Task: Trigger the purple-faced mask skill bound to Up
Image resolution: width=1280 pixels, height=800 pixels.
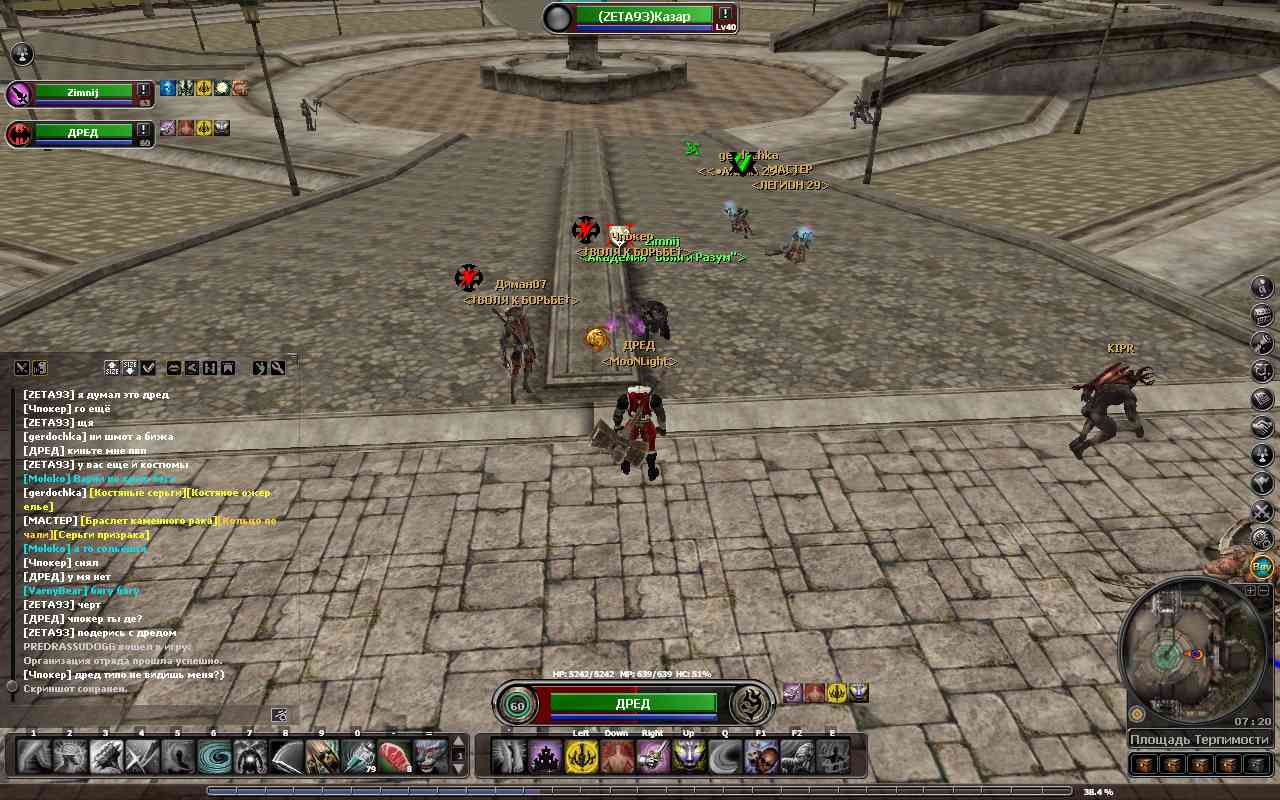Action: [689, 757]
